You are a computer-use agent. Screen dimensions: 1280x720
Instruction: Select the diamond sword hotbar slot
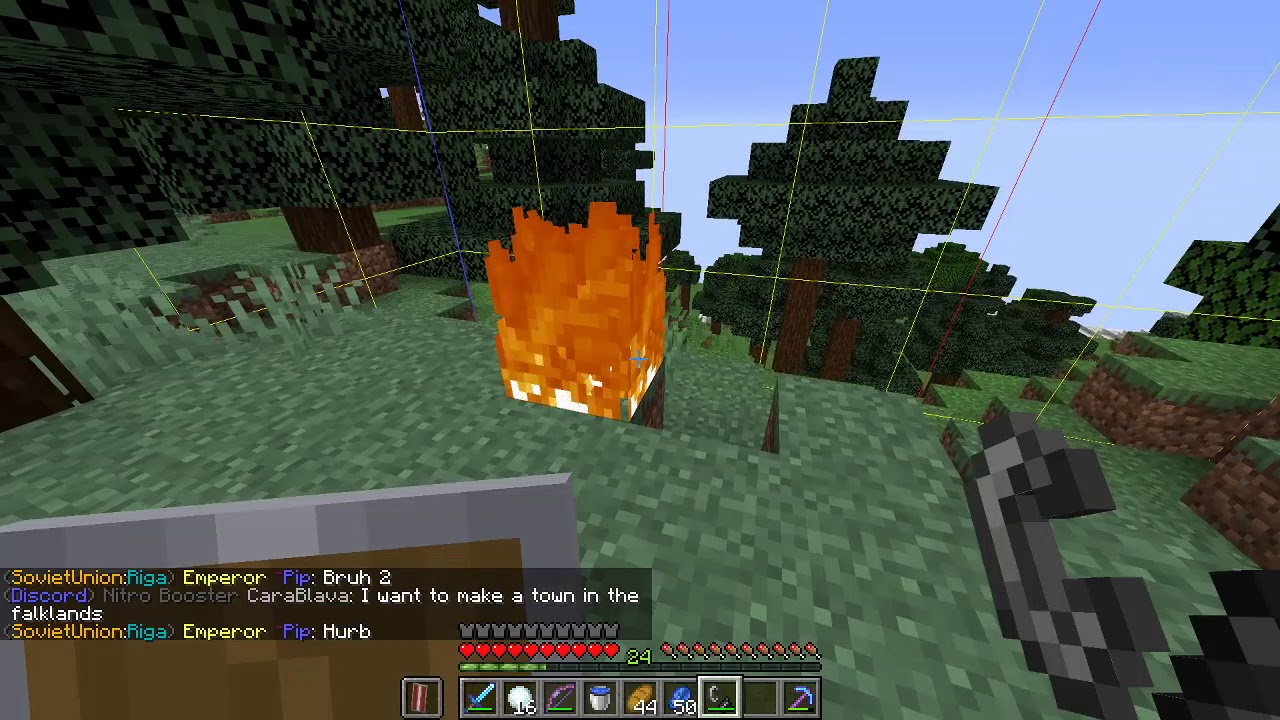[x=480, y=697]
